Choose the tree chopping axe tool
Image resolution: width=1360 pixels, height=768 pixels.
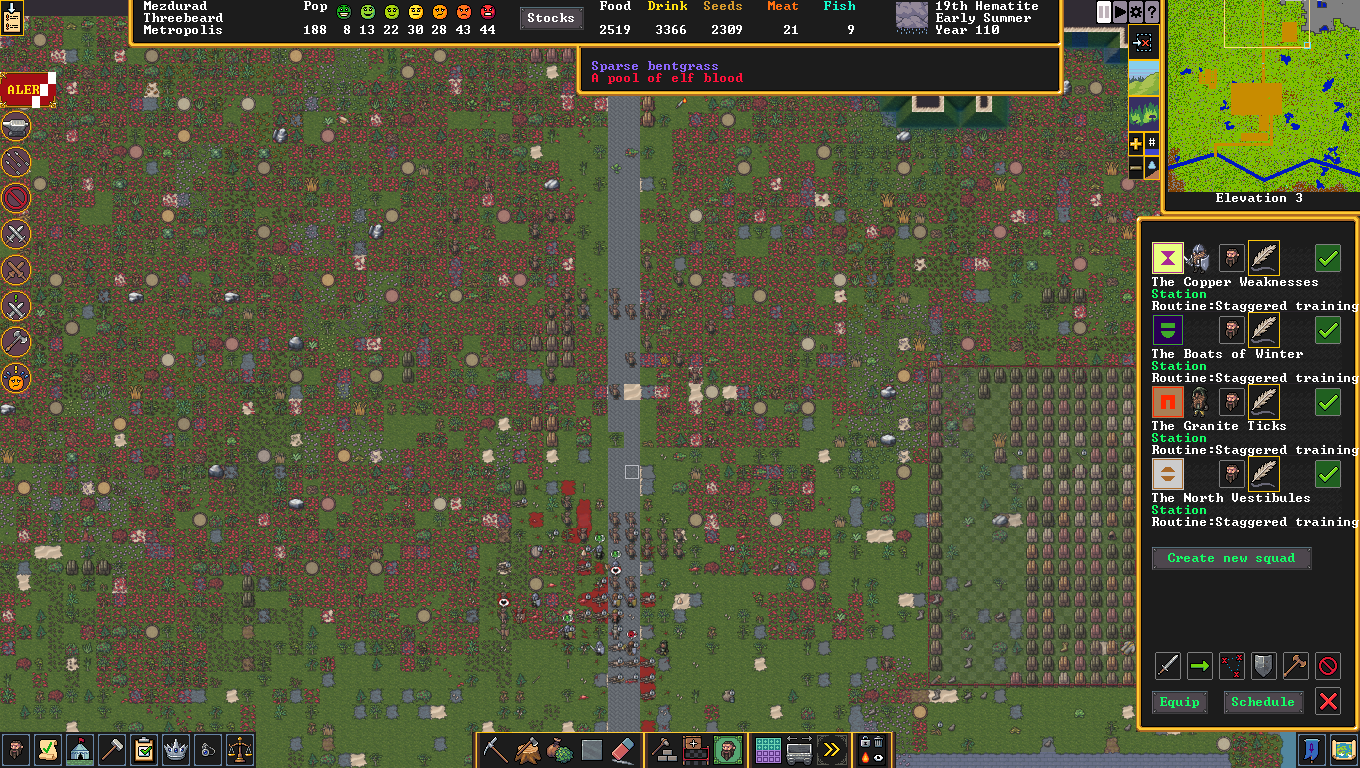tap(528, 750)
